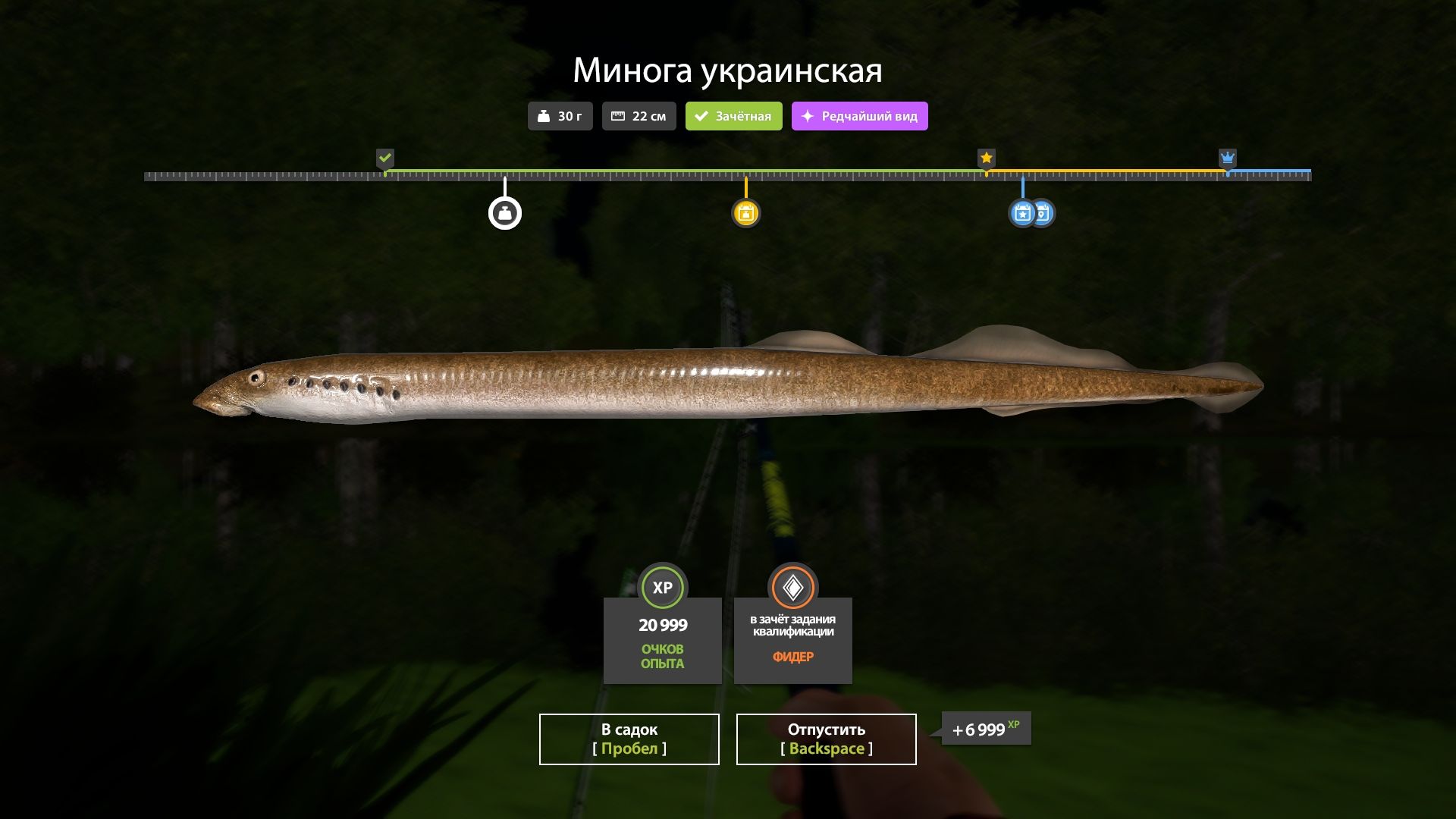Click the white weight marker on the scale
The width and height of the screenshot is (1456, 819).
(x=505, y=213)
